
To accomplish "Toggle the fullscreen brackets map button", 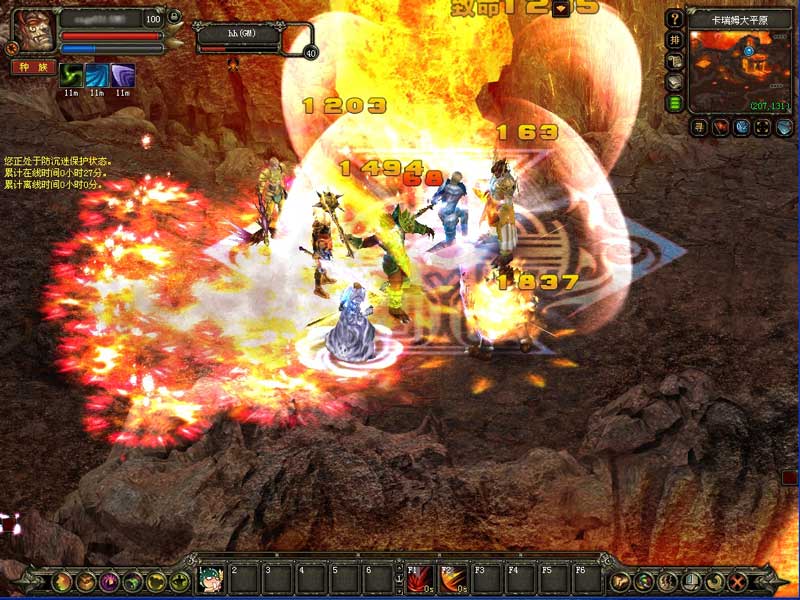I will pyautogui.click(x=763, y=128).
